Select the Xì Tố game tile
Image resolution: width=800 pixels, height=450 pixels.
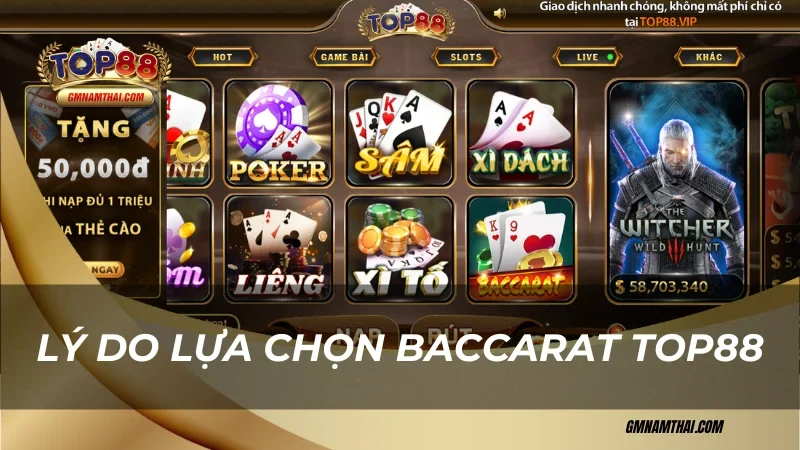point(399,248)
